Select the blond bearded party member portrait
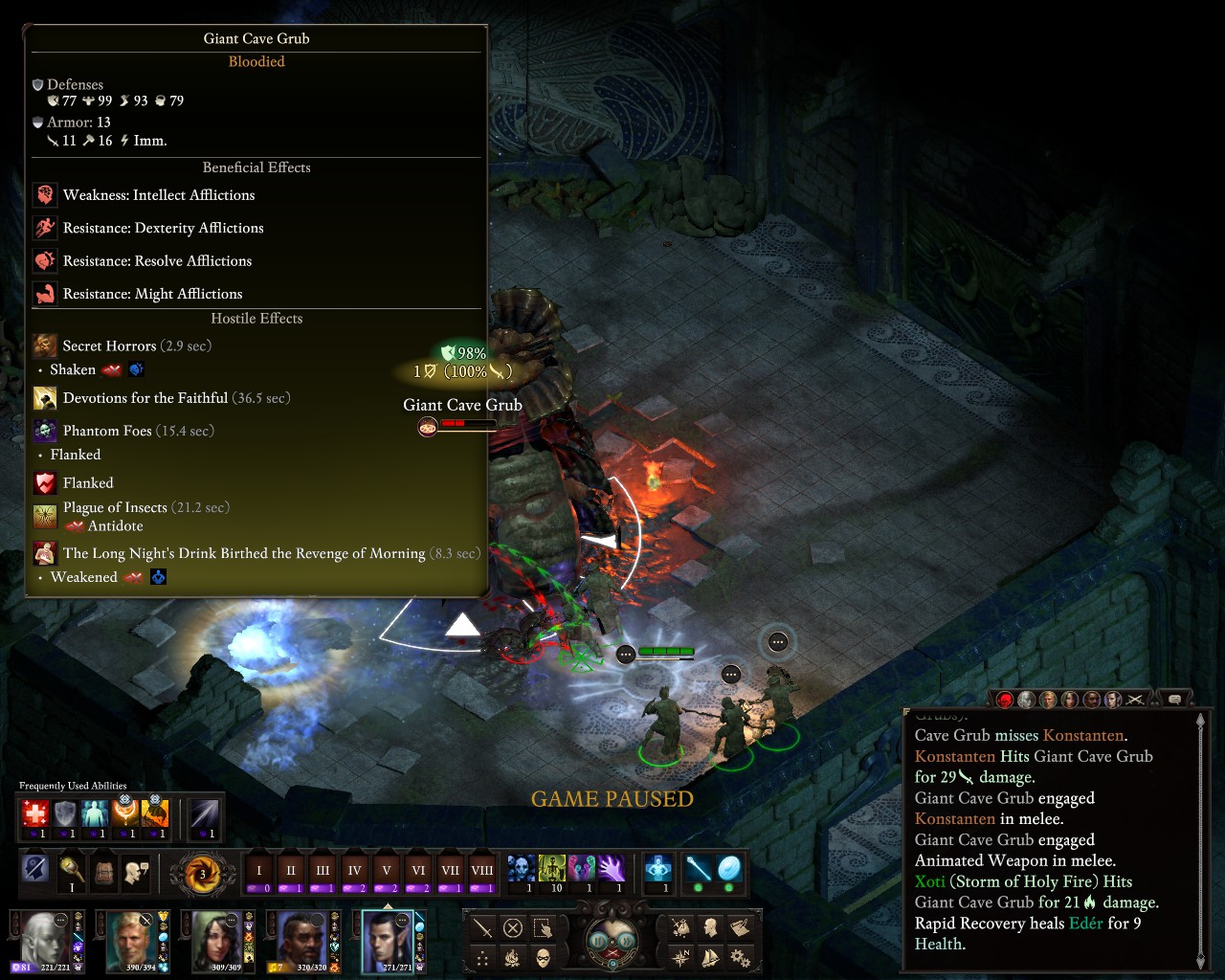The height and width of the screenshot is (980, 1225). 131,938
